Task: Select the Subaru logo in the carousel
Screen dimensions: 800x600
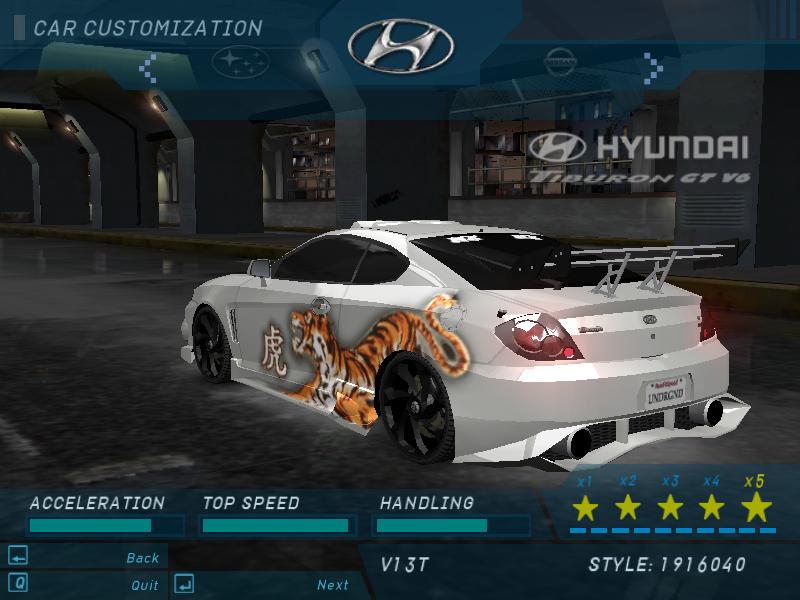Action: [x=240, y=62]
